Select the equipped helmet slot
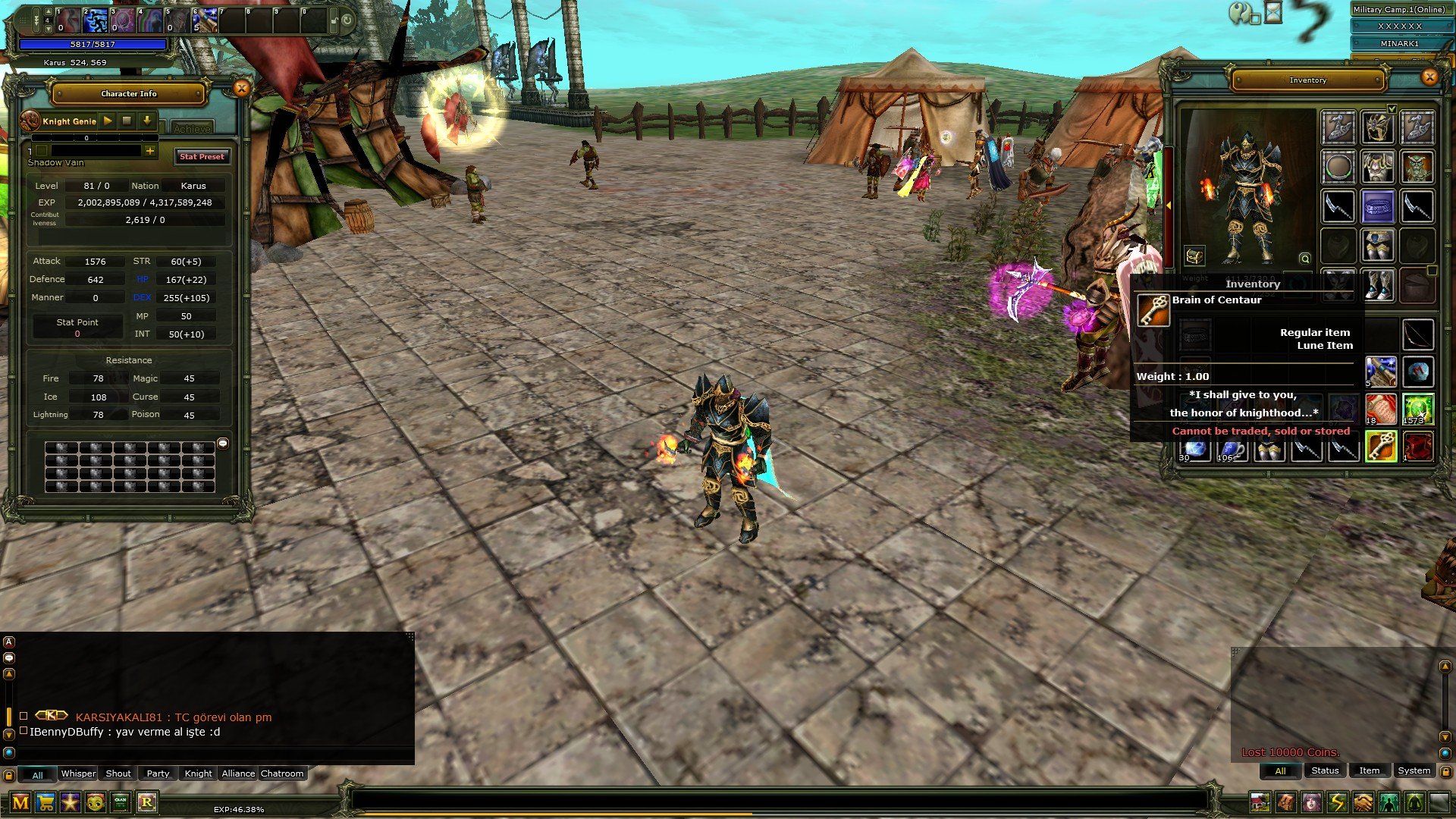The image size is (1456, 819). [1377, 127]
